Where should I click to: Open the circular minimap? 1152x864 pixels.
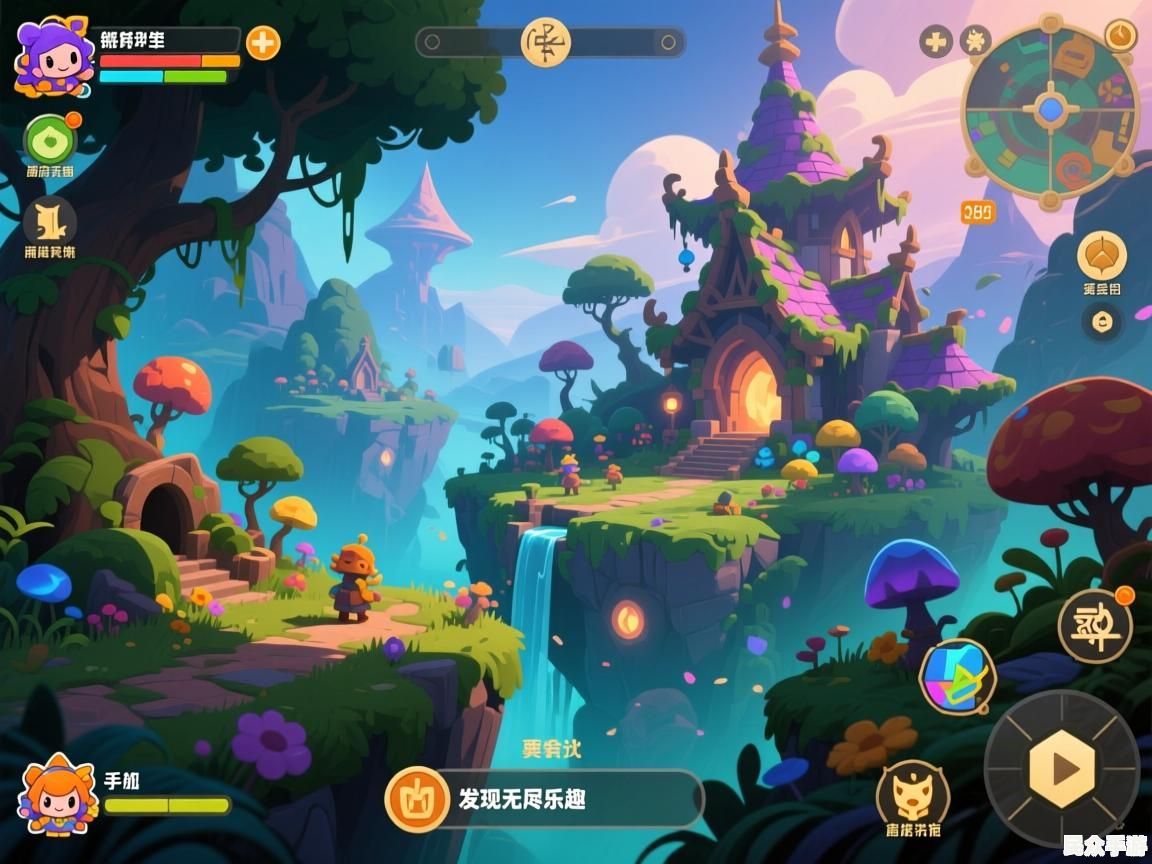(x=1050, y=110)
